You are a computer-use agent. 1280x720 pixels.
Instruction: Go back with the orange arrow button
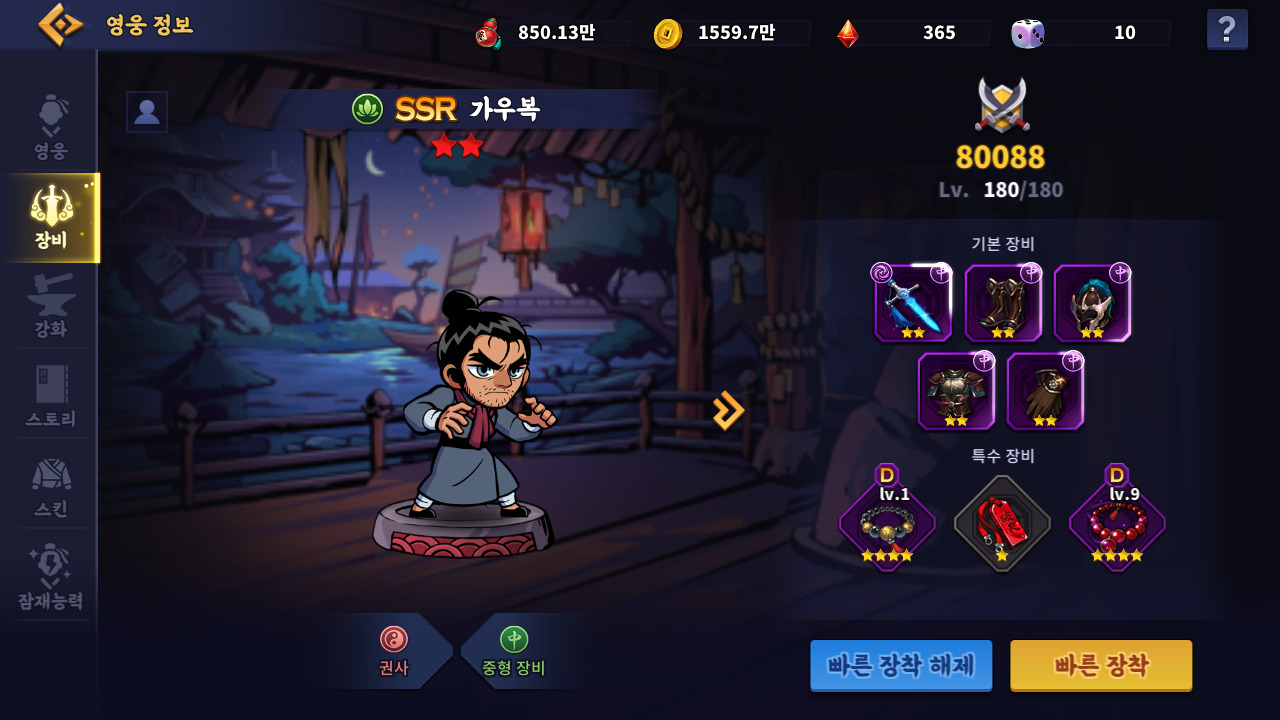(60, 25)
